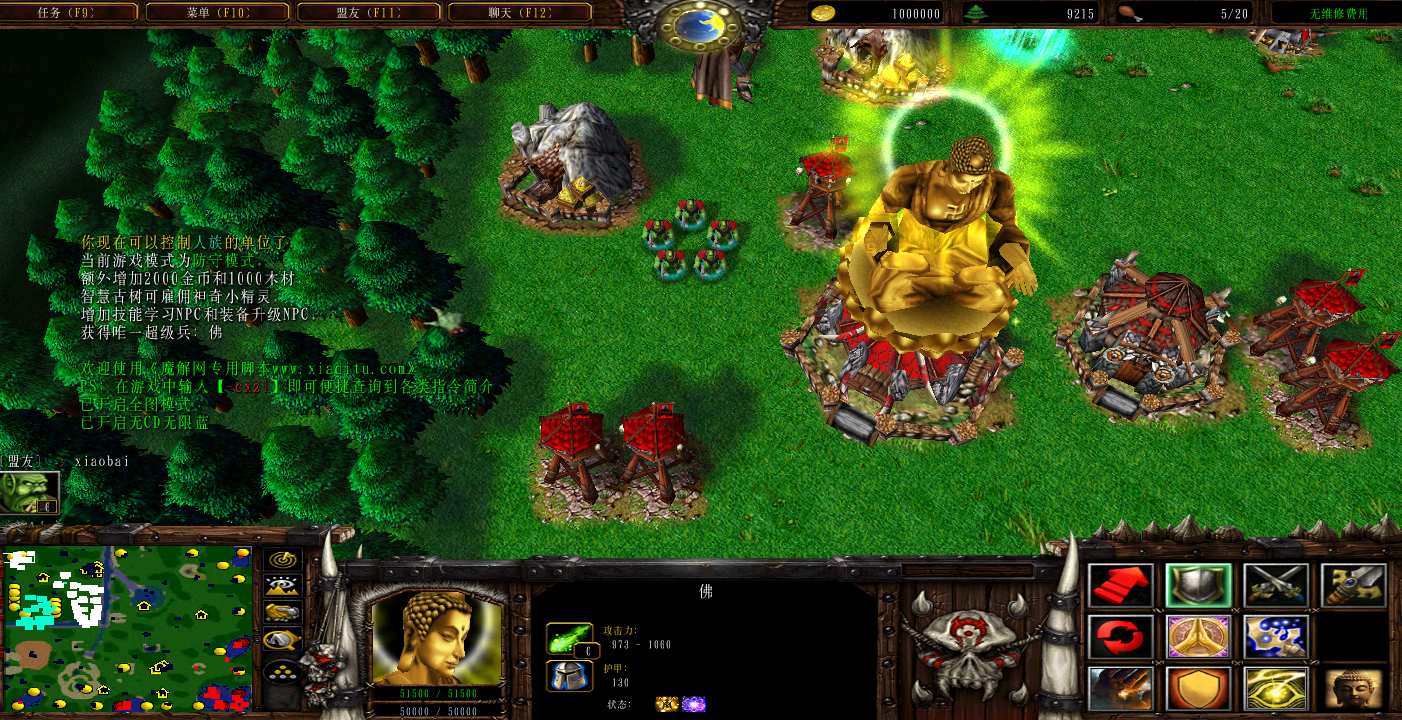Select the green-highlighted steel shield command
This screenshot has height=720, width=1402.
(x=1198, y=586)
